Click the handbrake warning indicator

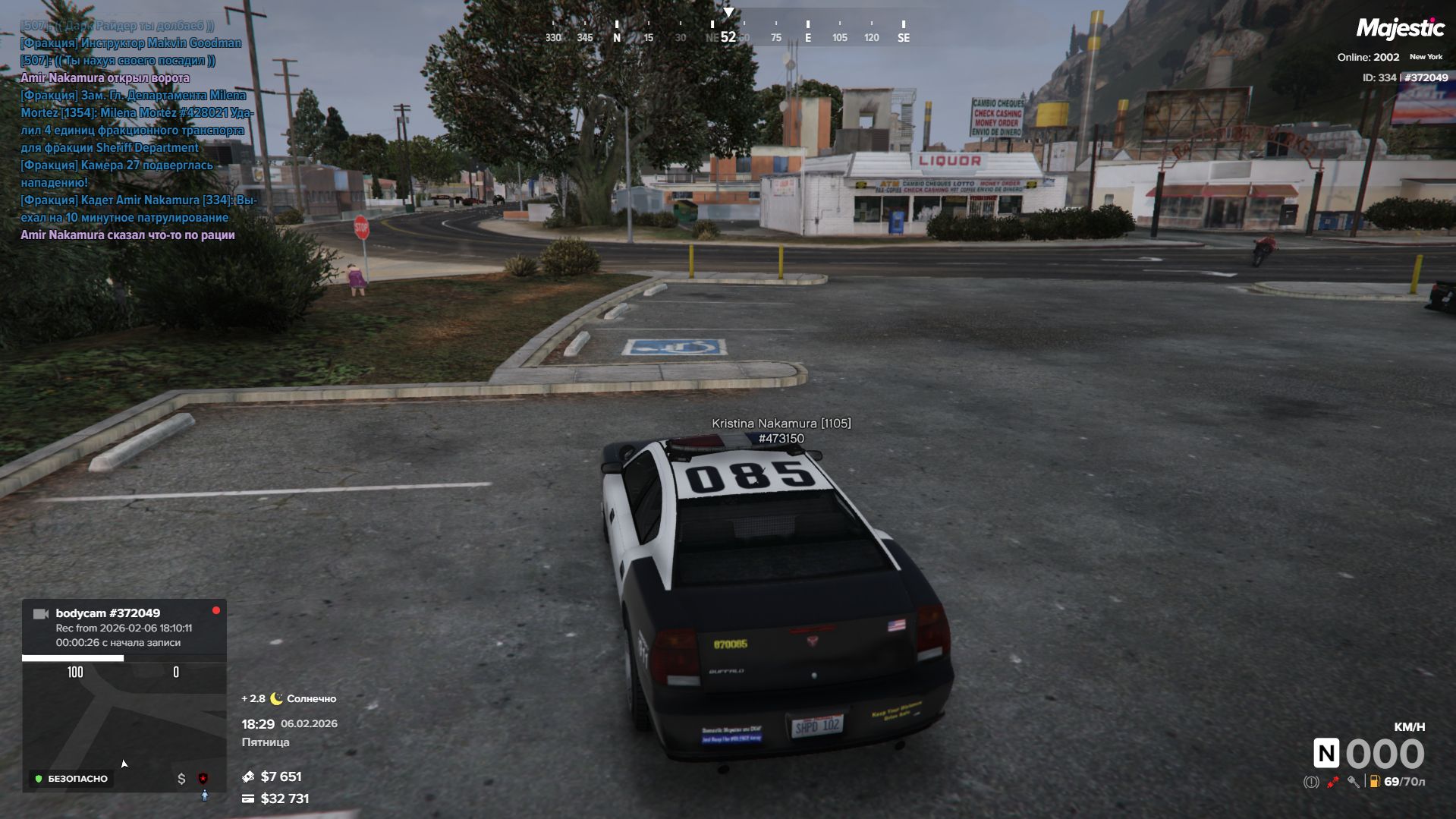click(x=1311, y=782)
